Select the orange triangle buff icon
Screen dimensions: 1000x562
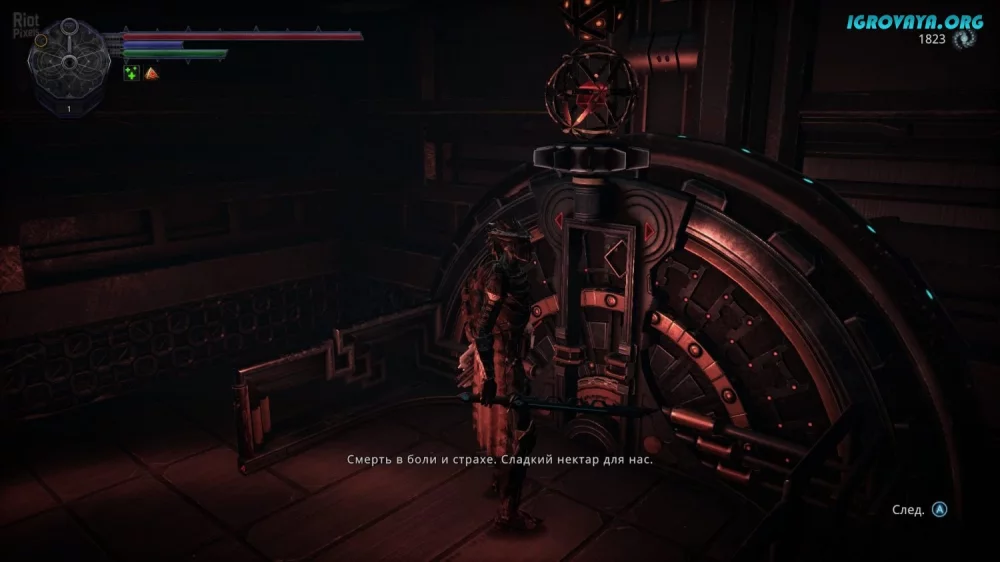[151, 73]
